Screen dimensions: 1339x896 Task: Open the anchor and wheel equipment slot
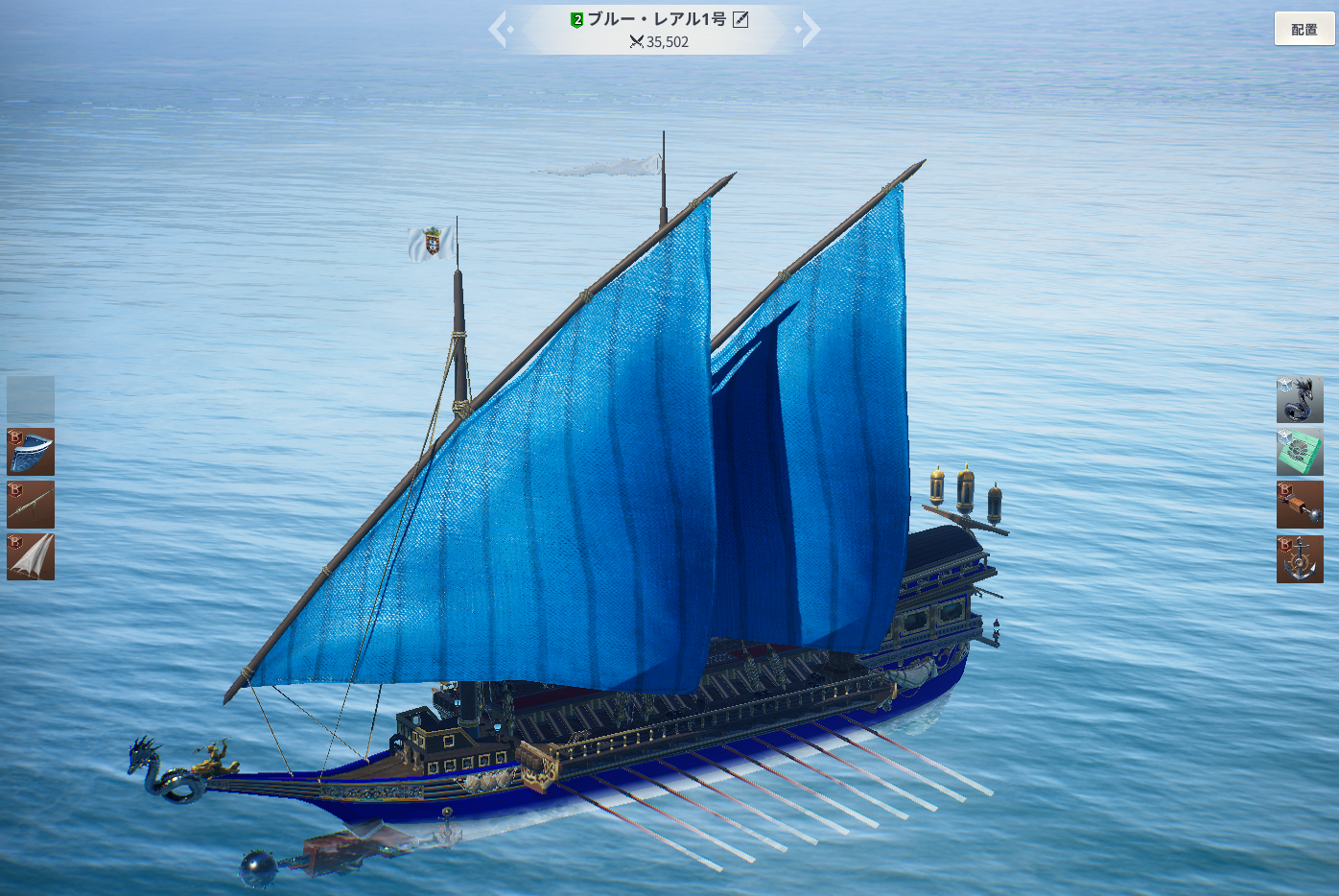pyautogui.click(x=1300, y=559)
